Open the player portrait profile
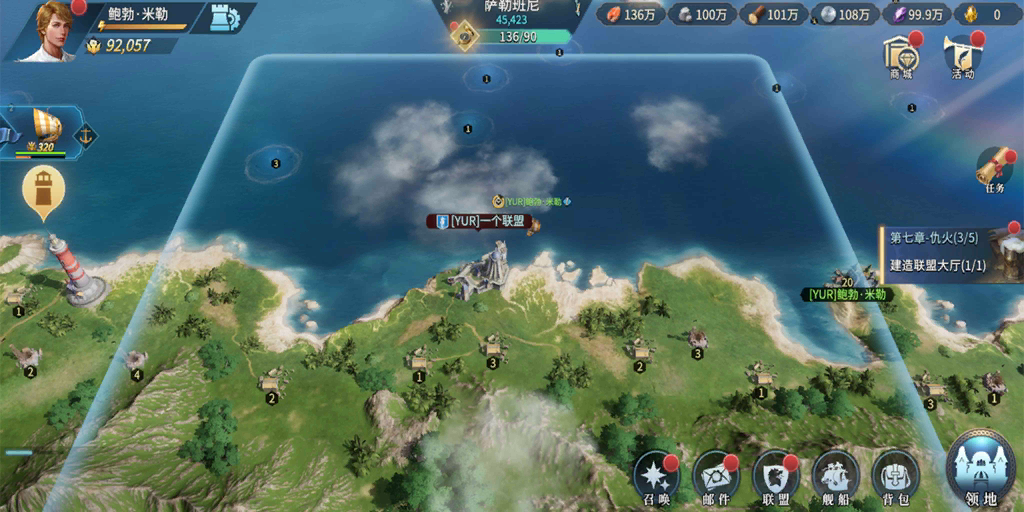This screenshot has height=512, width=1024. point(50,29)
